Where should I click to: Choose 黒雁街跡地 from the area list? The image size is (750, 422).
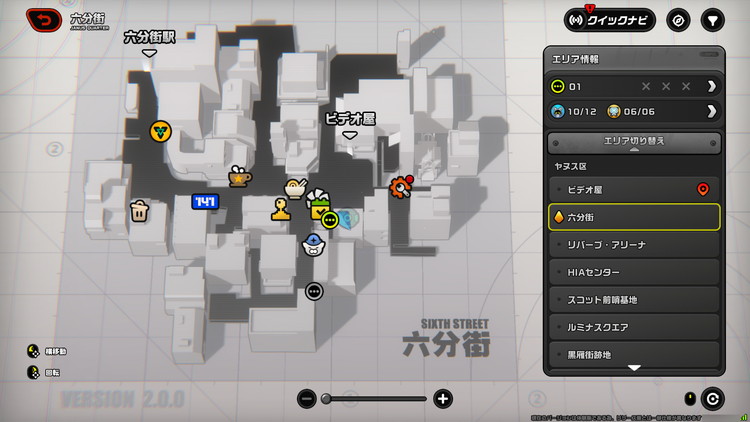tap(634, 354)
